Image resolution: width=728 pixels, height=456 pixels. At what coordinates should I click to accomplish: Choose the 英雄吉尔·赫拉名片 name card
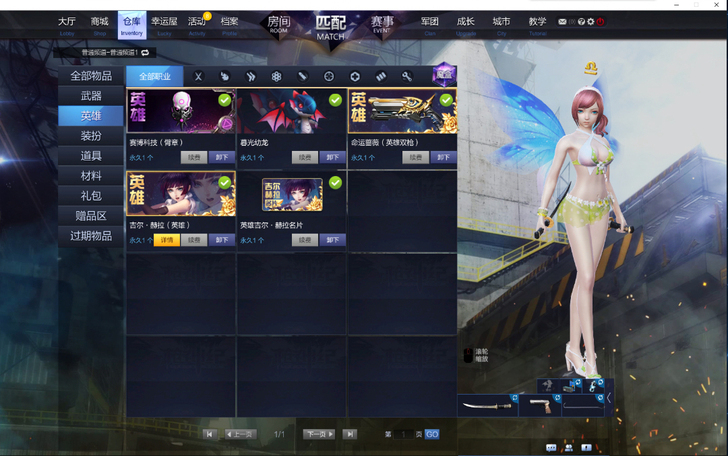291,194
